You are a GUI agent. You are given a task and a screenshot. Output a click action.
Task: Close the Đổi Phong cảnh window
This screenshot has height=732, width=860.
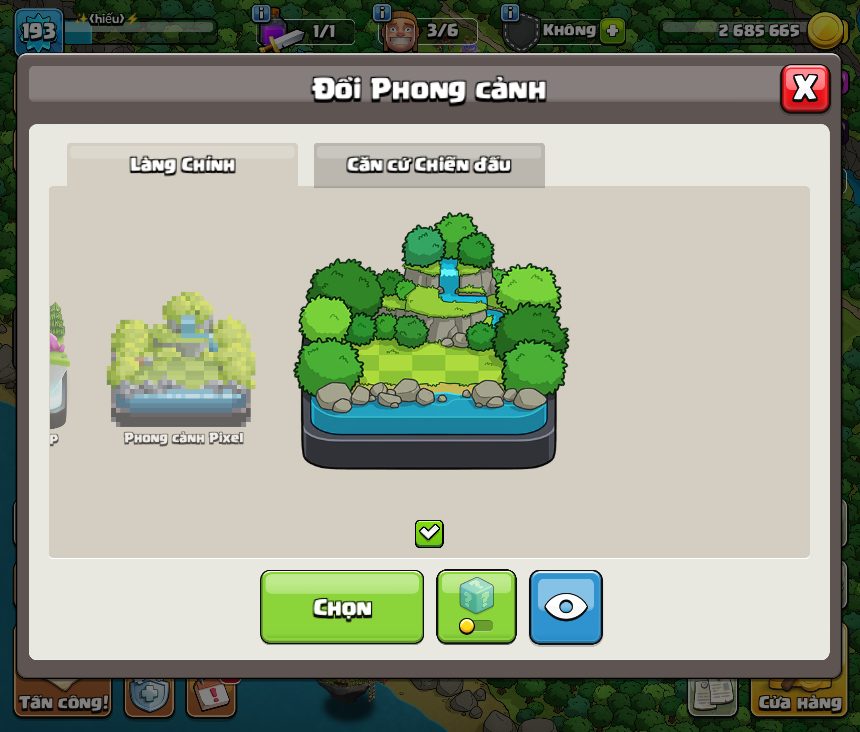[x=804, y=89]
